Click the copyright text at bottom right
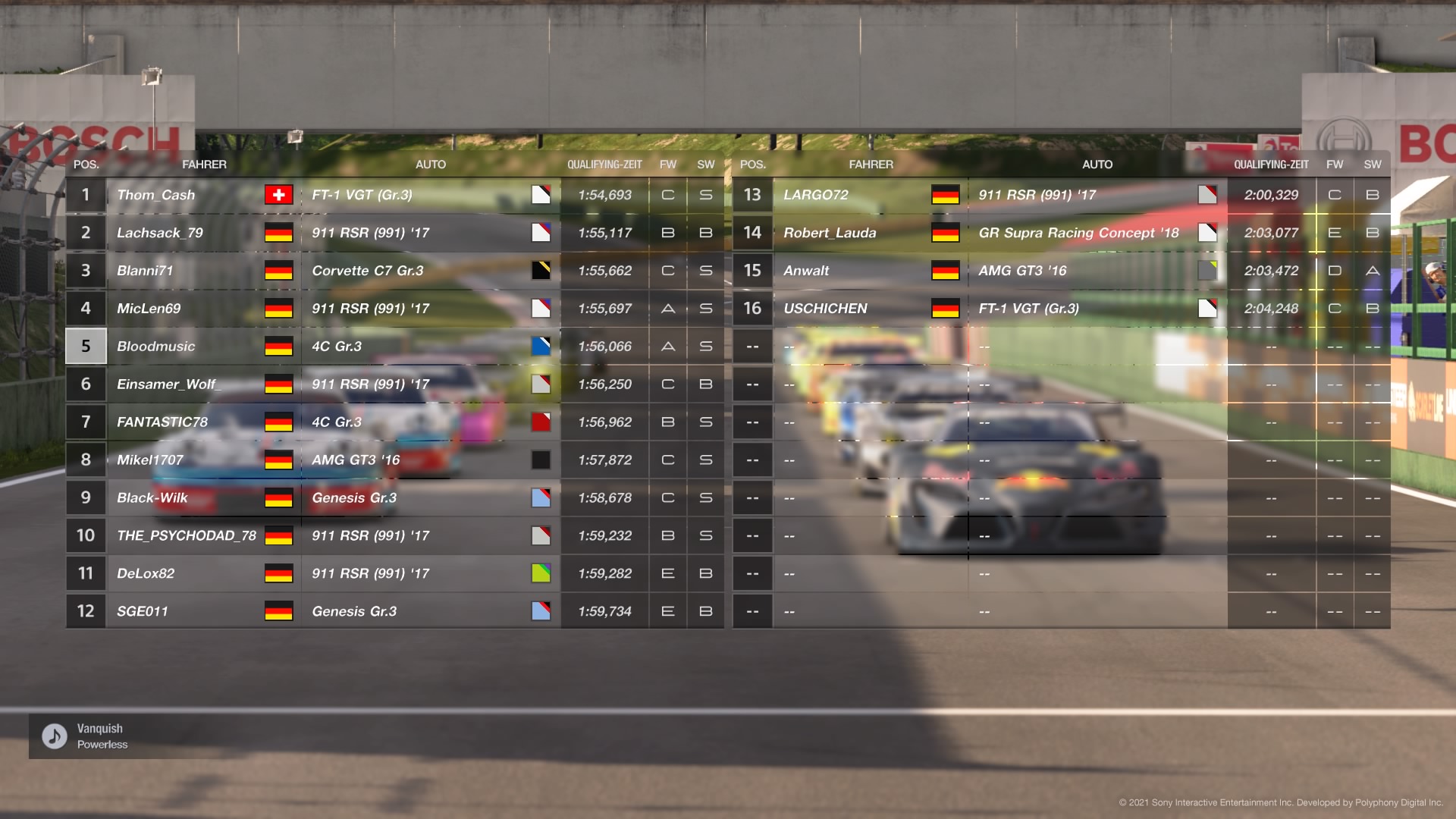Screen dimensions: 1456x819 [1282, 800]
